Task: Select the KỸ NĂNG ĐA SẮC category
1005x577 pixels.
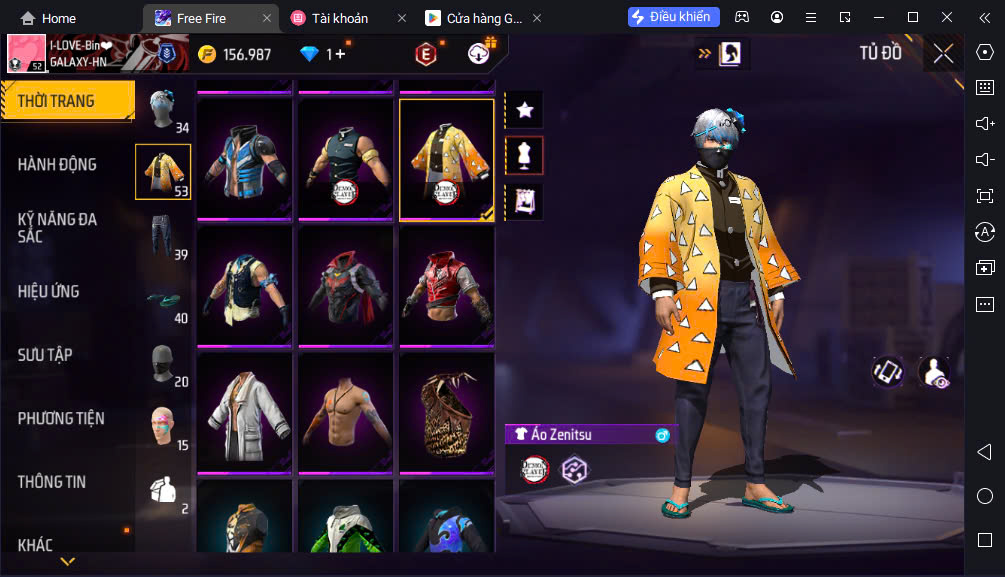Action: pyautogui.click(x=58, y=227)
